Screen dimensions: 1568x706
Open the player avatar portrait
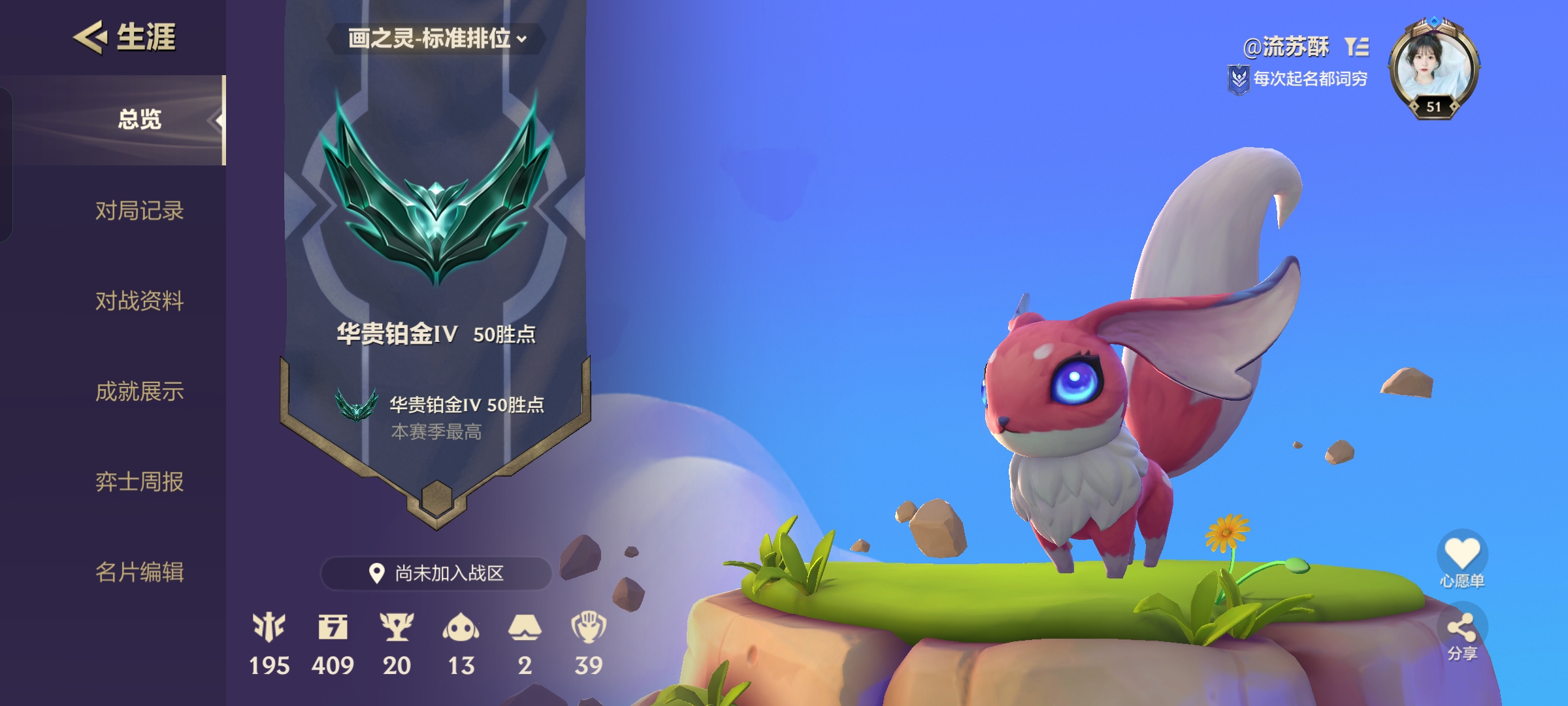1434,69
